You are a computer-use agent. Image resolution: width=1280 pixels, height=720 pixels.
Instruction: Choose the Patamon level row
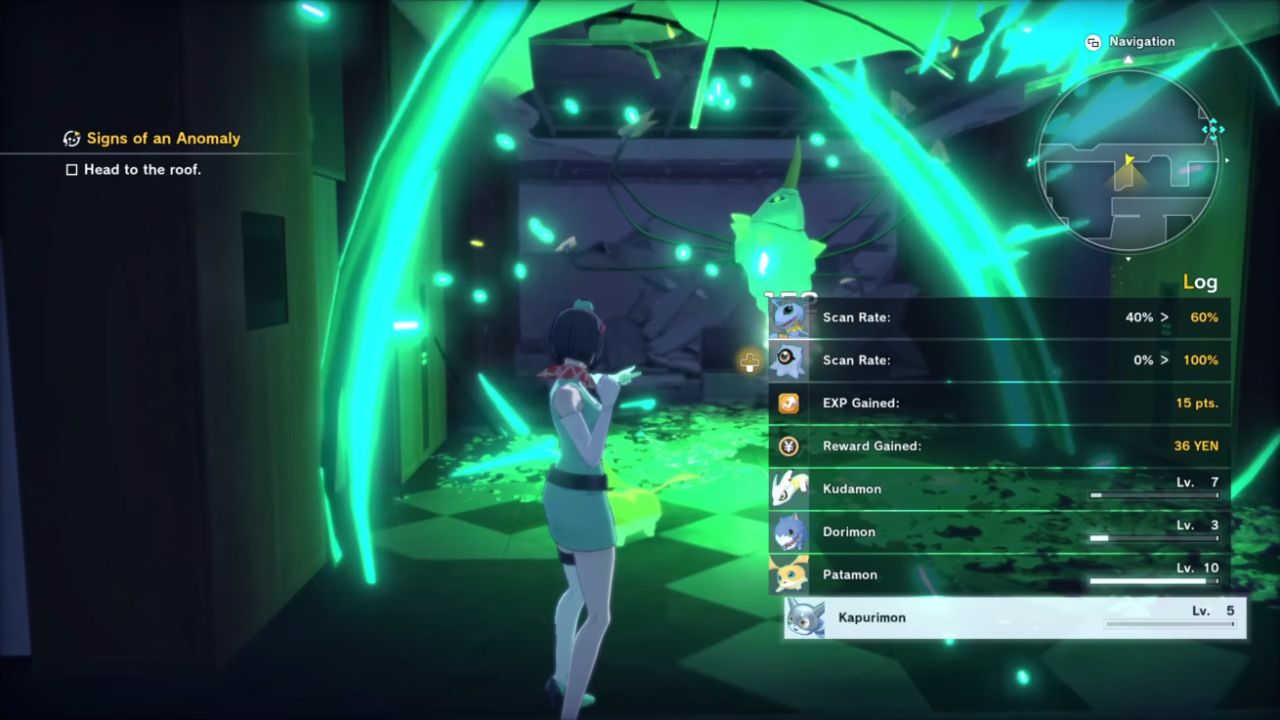999,575
